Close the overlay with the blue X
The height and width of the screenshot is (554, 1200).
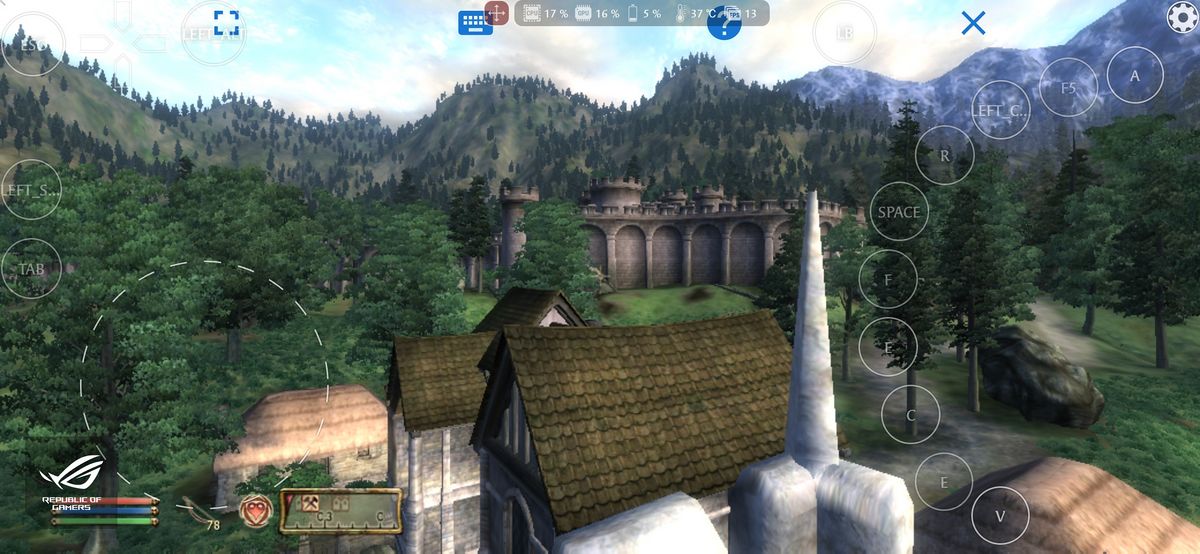pyautogui.click(x=973, y=23)
